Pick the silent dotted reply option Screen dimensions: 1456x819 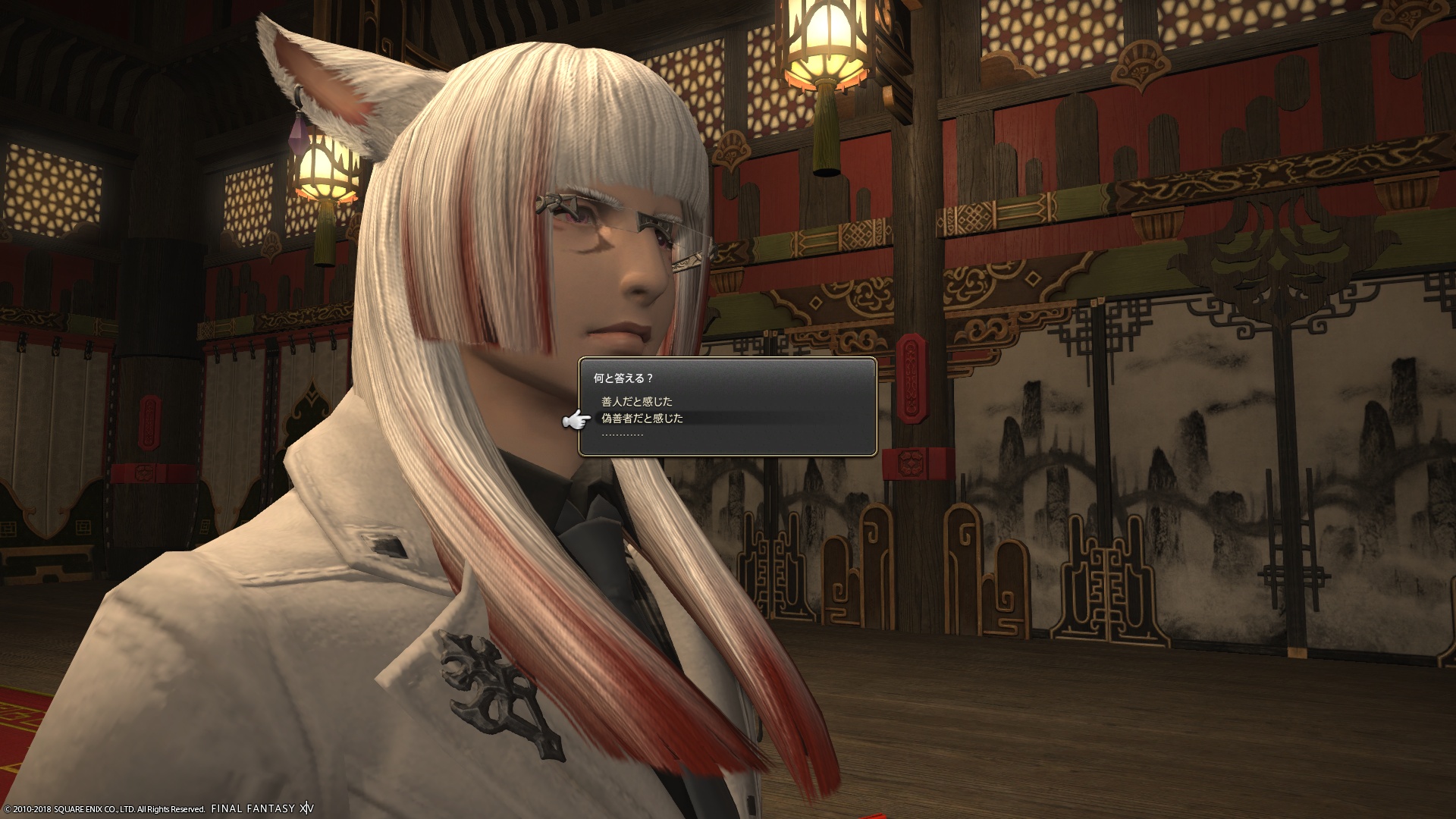pos(623,435)
